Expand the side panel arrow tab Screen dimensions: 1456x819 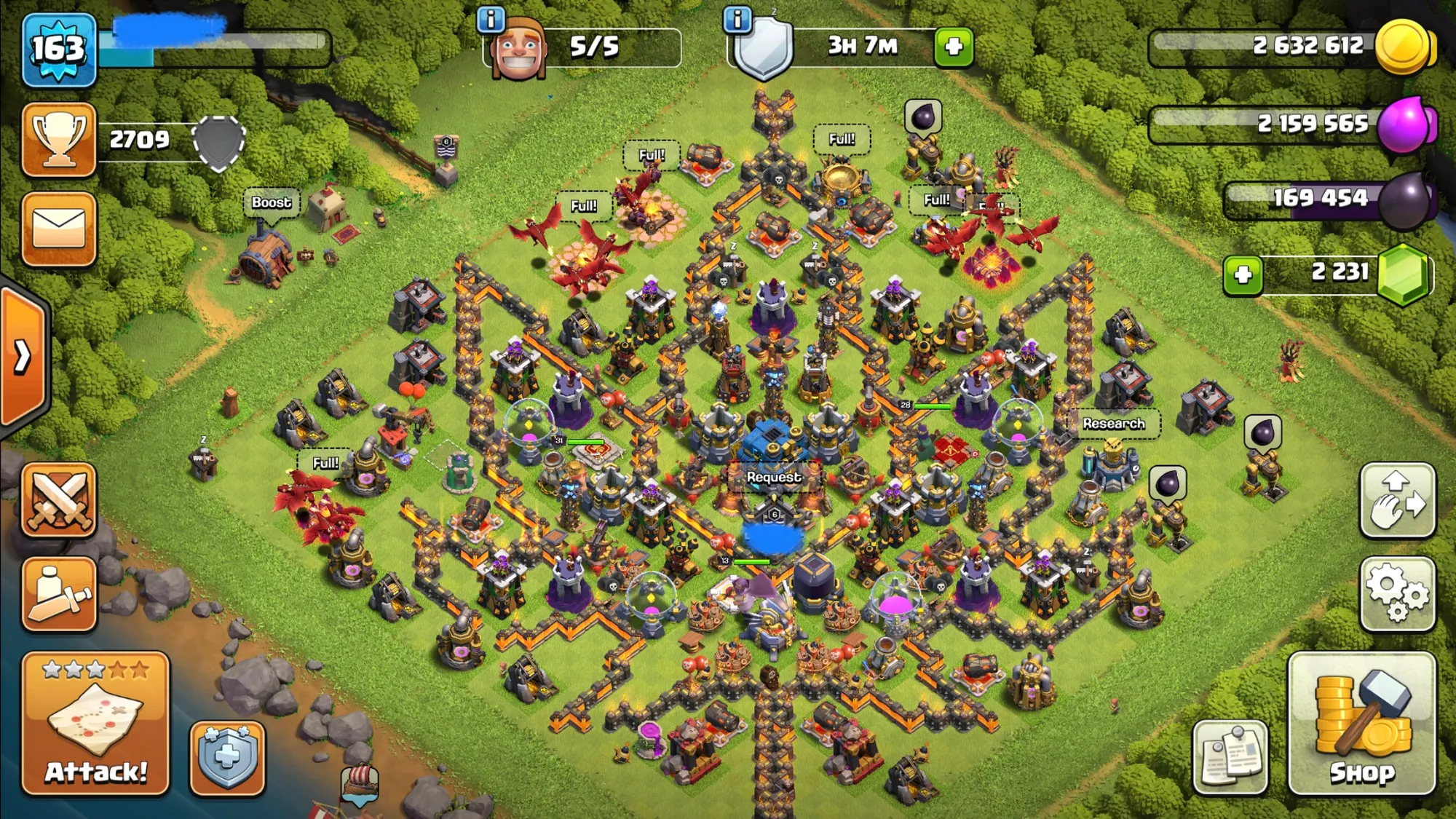(x=23, y=357)
